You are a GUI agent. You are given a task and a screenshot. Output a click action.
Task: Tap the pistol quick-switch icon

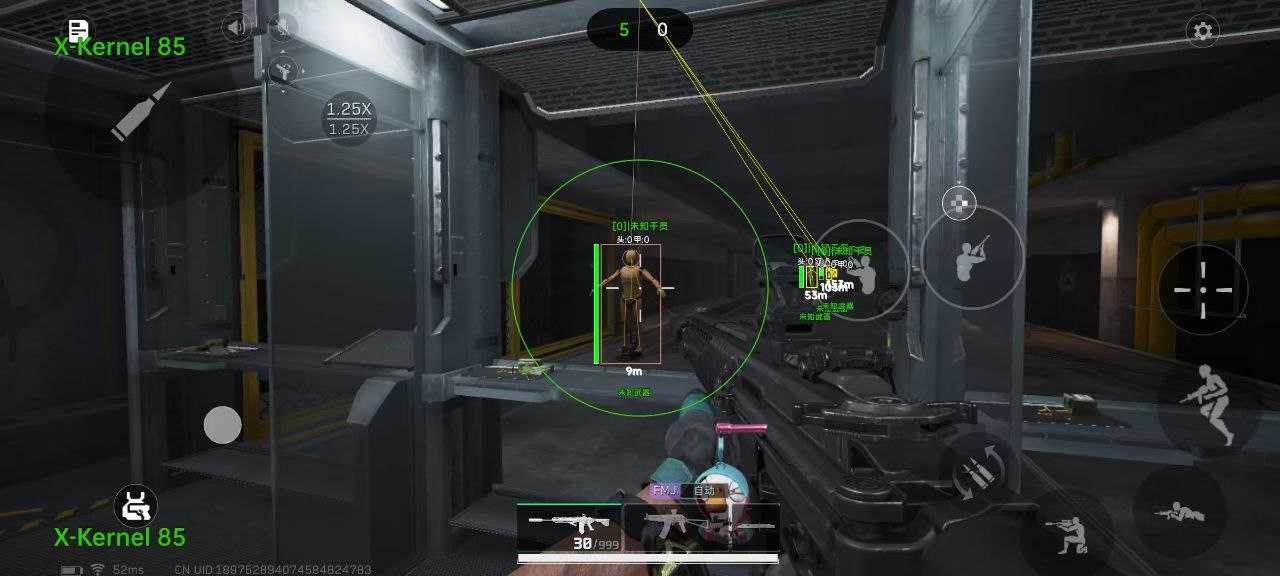pos(283,70)
